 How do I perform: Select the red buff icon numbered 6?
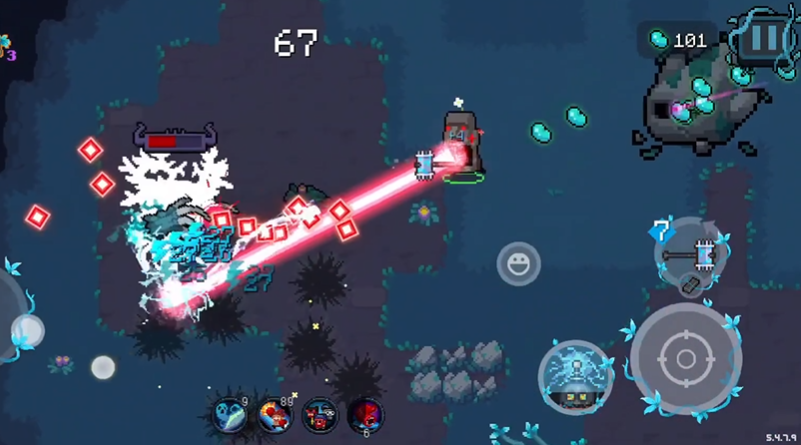point(365,414)
